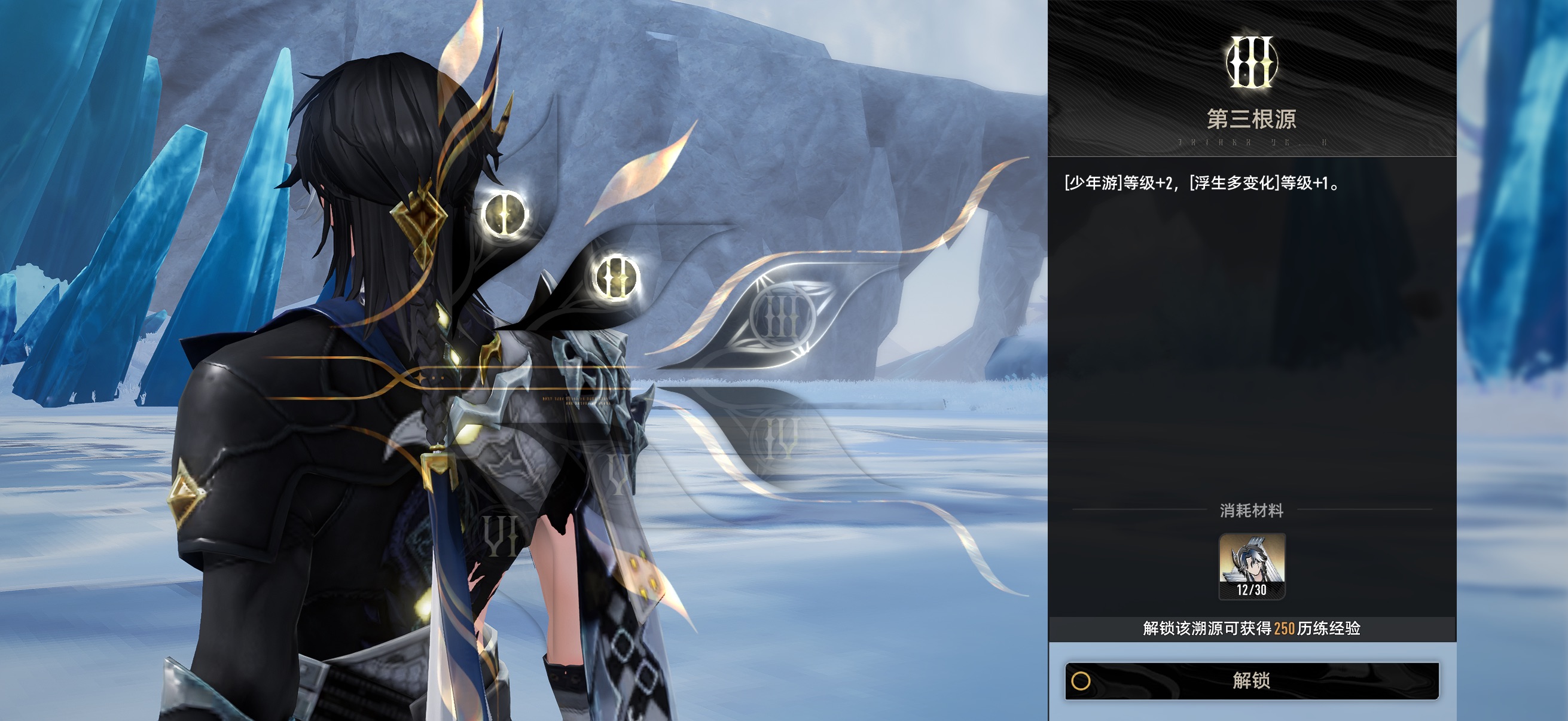Select the glowing node I
The width and height of the screenshot is (1568, 721).
[505, 214]
